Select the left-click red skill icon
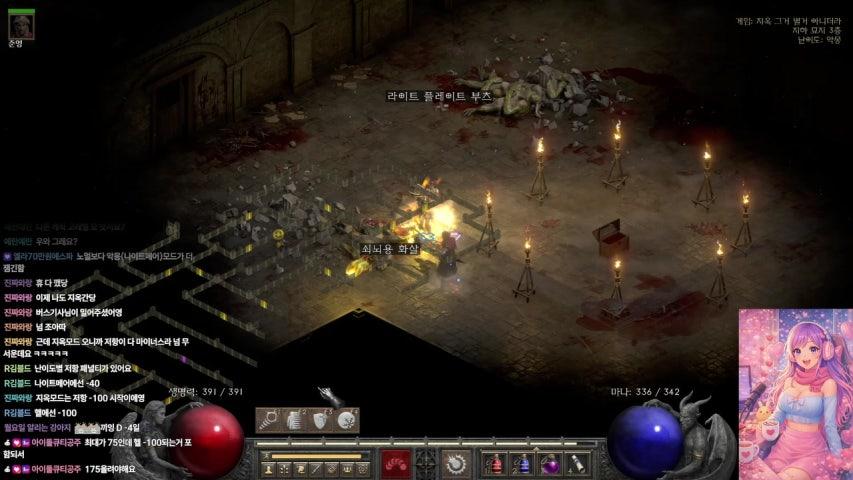Image resolution: width=853 pixels, height=480 pixels. click(x=395, y=464)
